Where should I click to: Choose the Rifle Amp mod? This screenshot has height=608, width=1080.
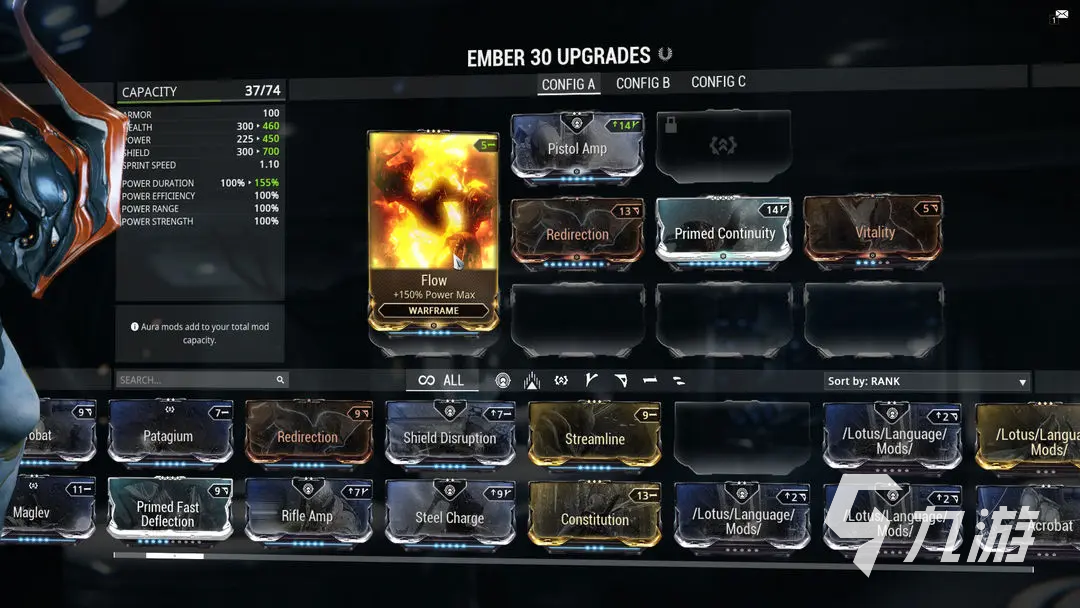tap(307, 516)
